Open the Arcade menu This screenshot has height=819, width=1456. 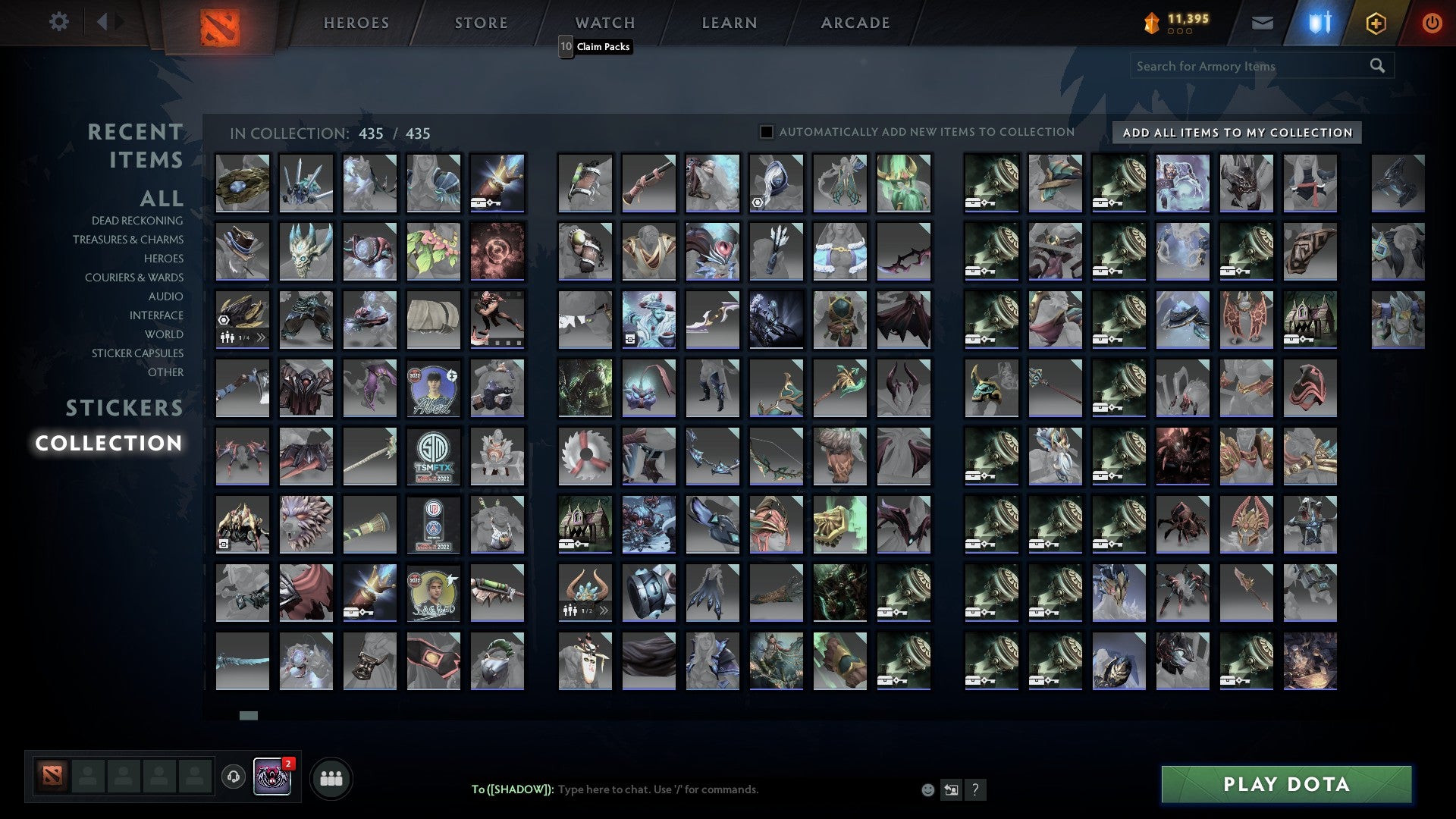tap(855, 23)
